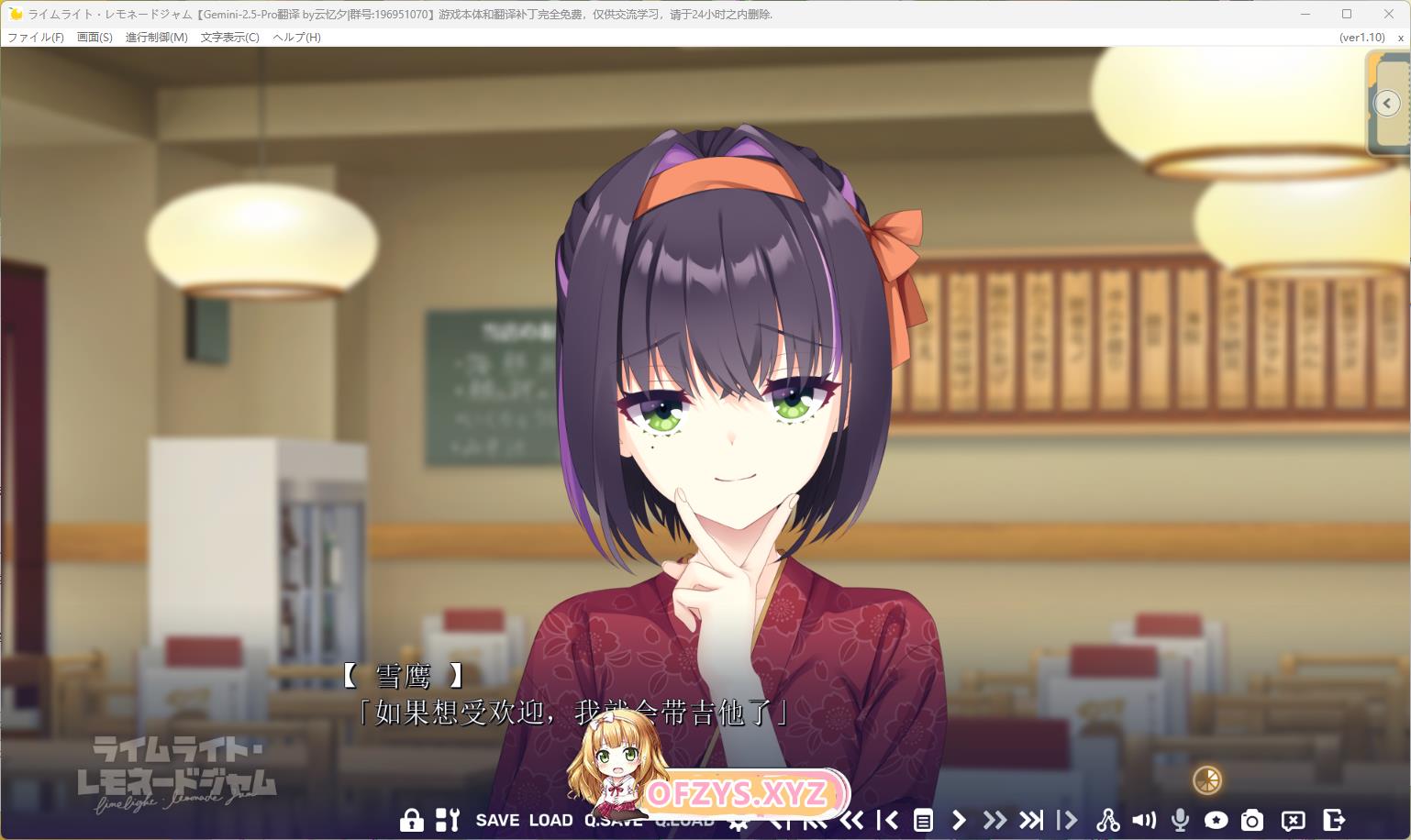Toggle the speaker volume icon

[1143, 820]
